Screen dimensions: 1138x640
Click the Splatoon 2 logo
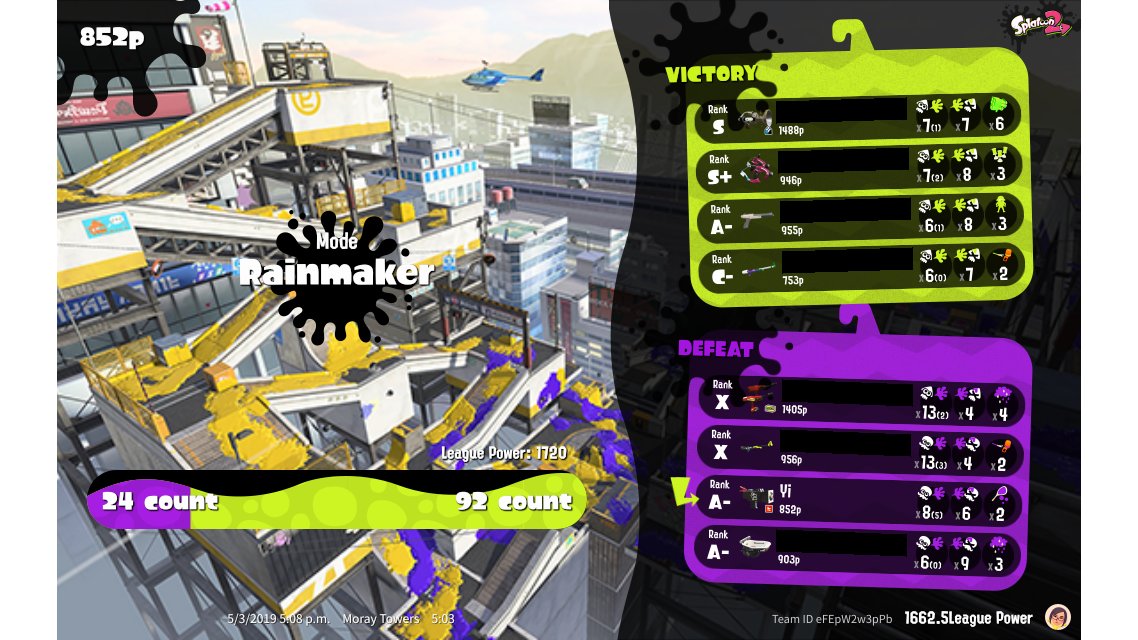point(1041,25)
